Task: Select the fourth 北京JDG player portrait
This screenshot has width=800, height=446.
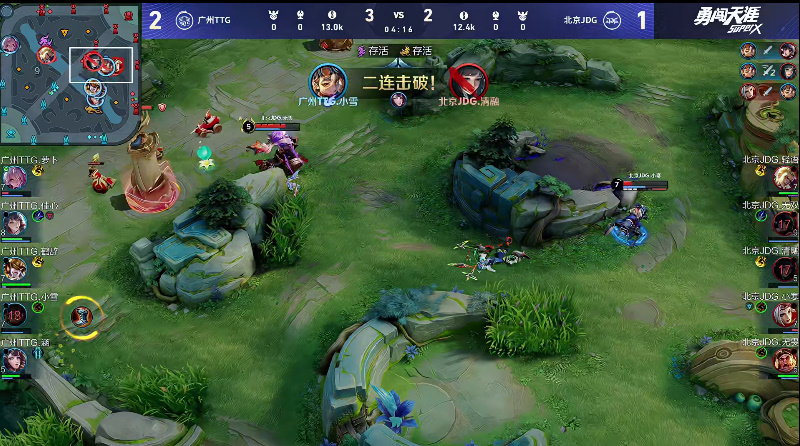Action: [785, 315]
